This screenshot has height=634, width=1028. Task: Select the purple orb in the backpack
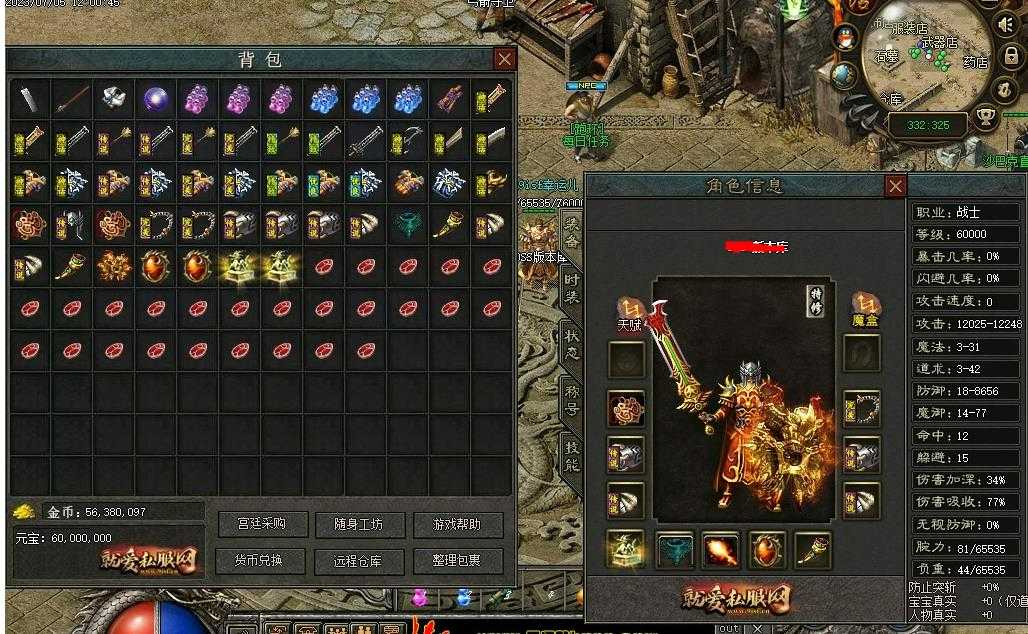[155, 98]
